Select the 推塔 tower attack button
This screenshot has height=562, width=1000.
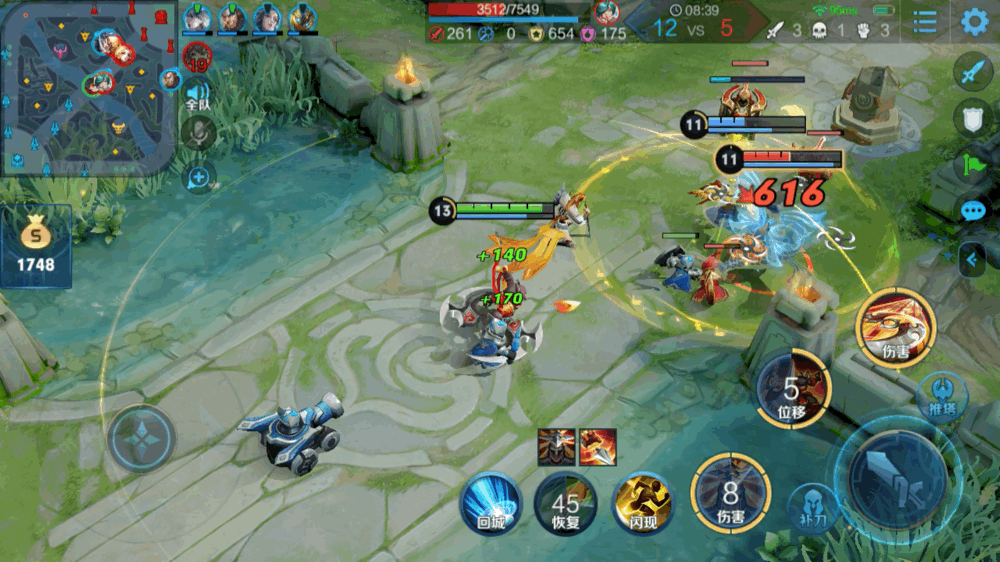tap(941, 394)
